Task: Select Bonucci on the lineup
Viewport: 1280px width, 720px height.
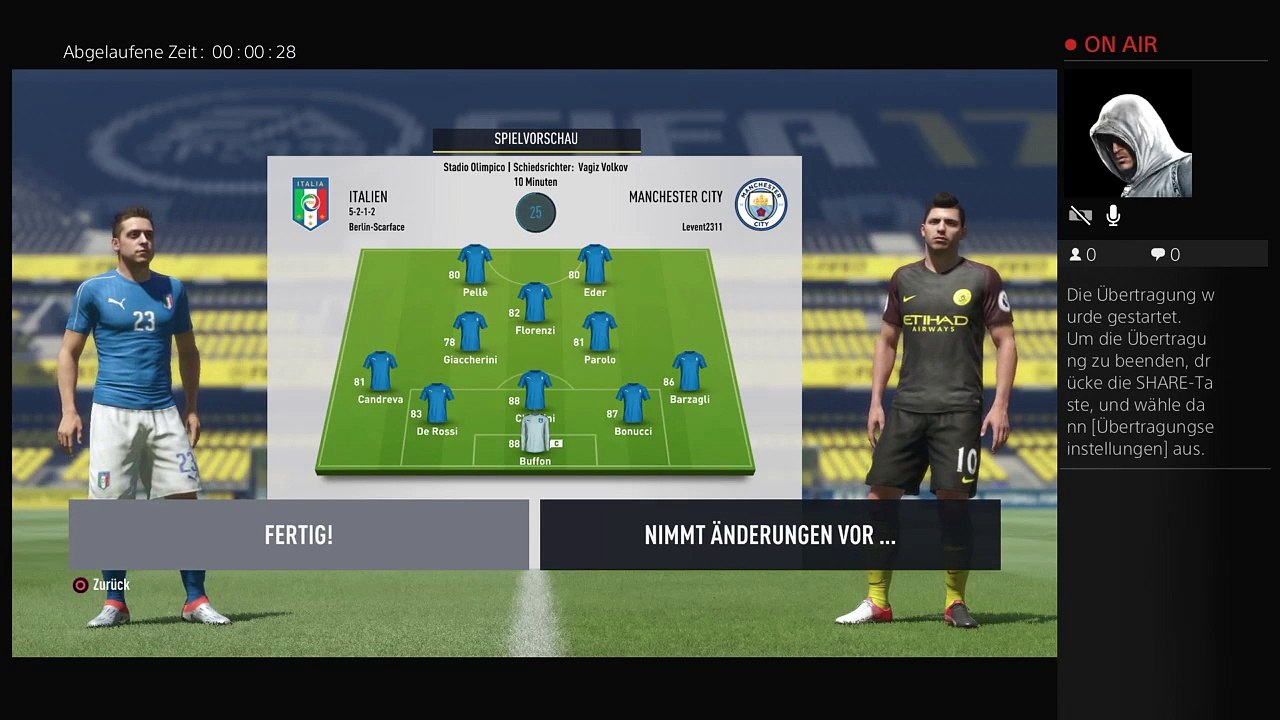Action: pos(633,404)
